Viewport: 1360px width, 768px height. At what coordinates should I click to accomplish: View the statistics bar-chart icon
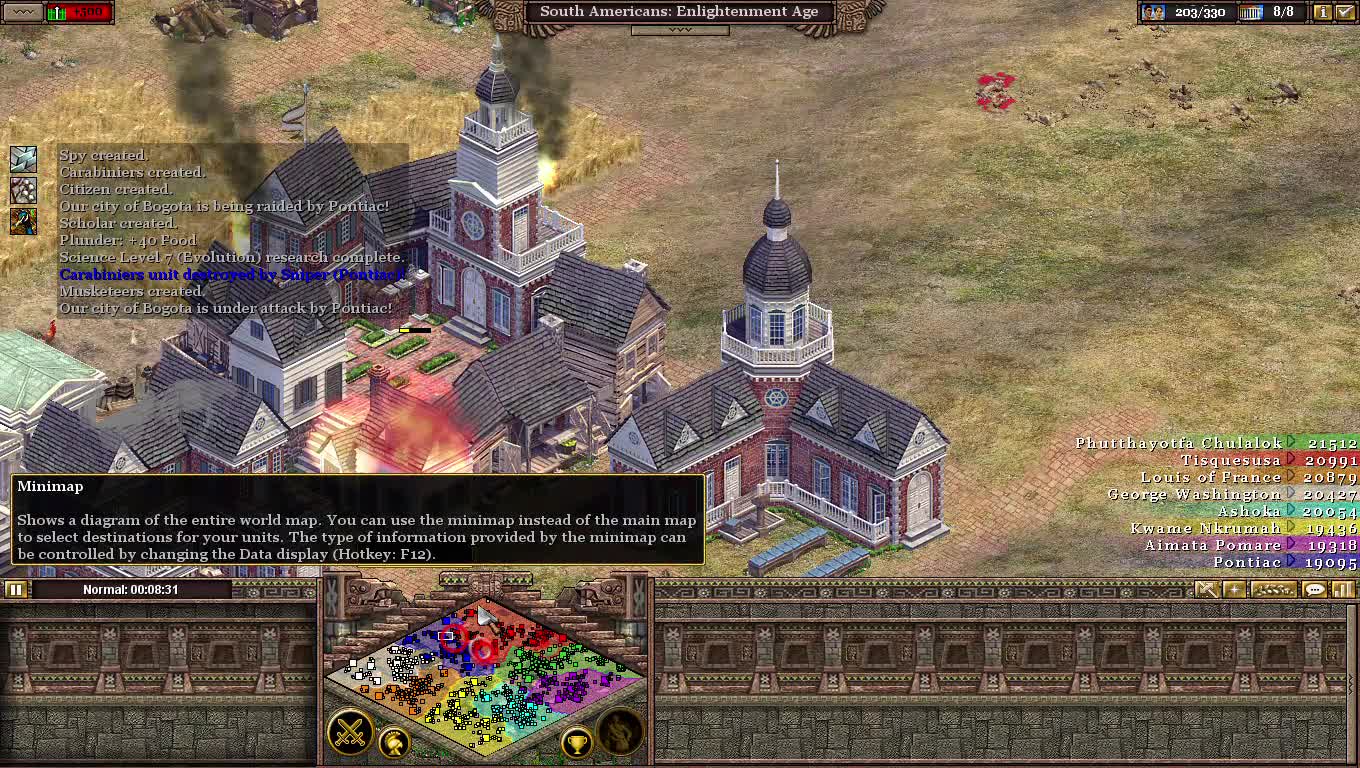pos(1343,589)
